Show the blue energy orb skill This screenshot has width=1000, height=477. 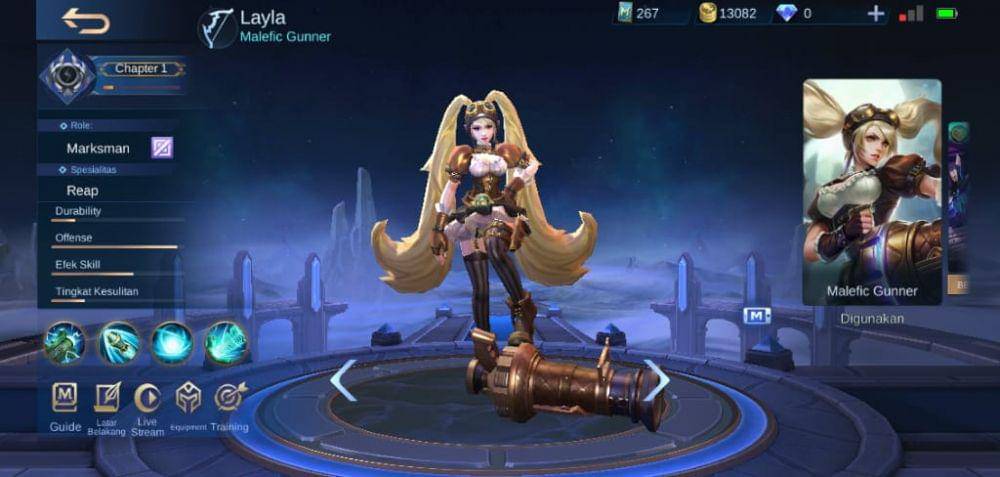pos(172,342)
